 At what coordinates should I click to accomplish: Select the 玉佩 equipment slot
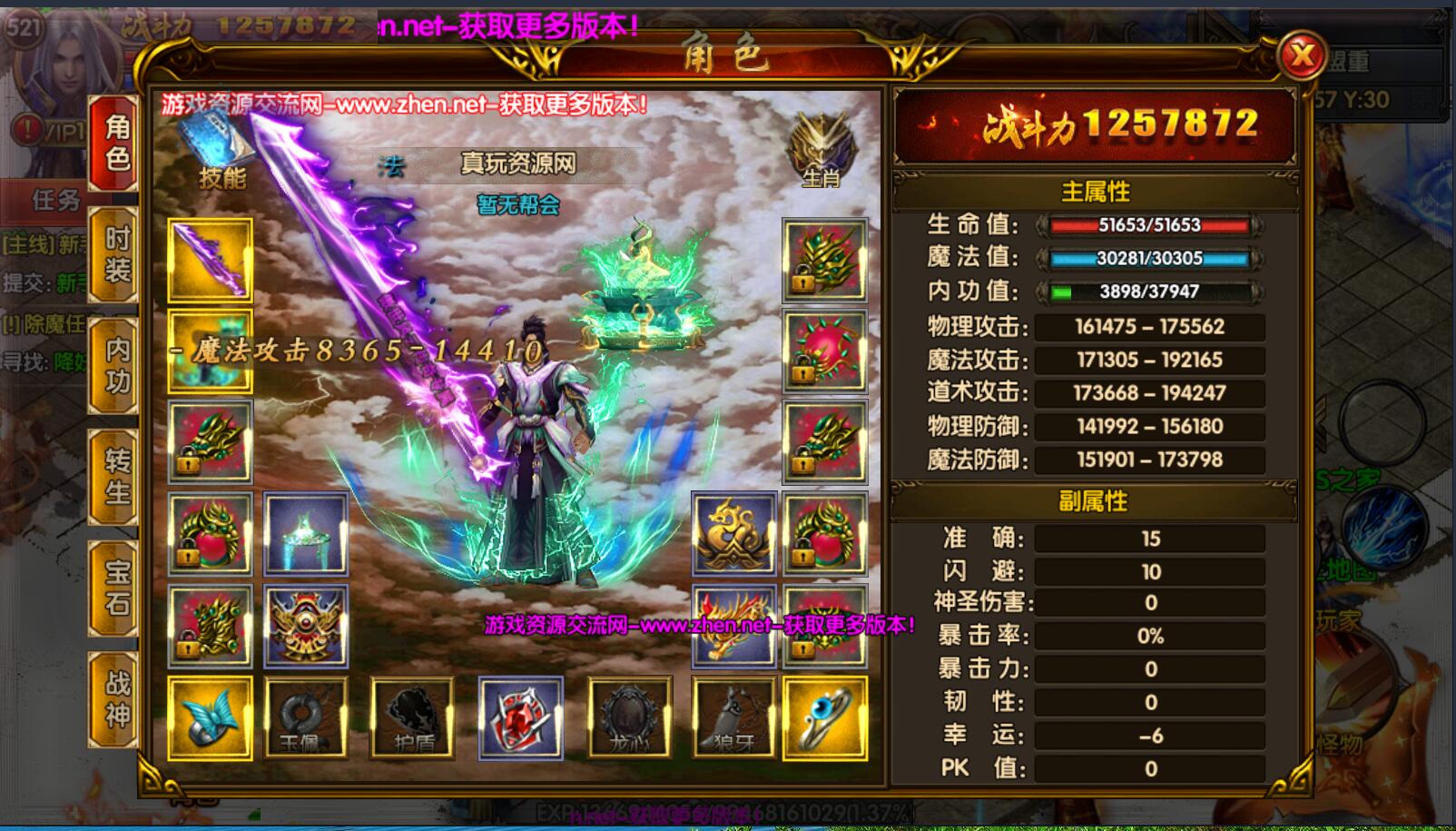point(305,717)
